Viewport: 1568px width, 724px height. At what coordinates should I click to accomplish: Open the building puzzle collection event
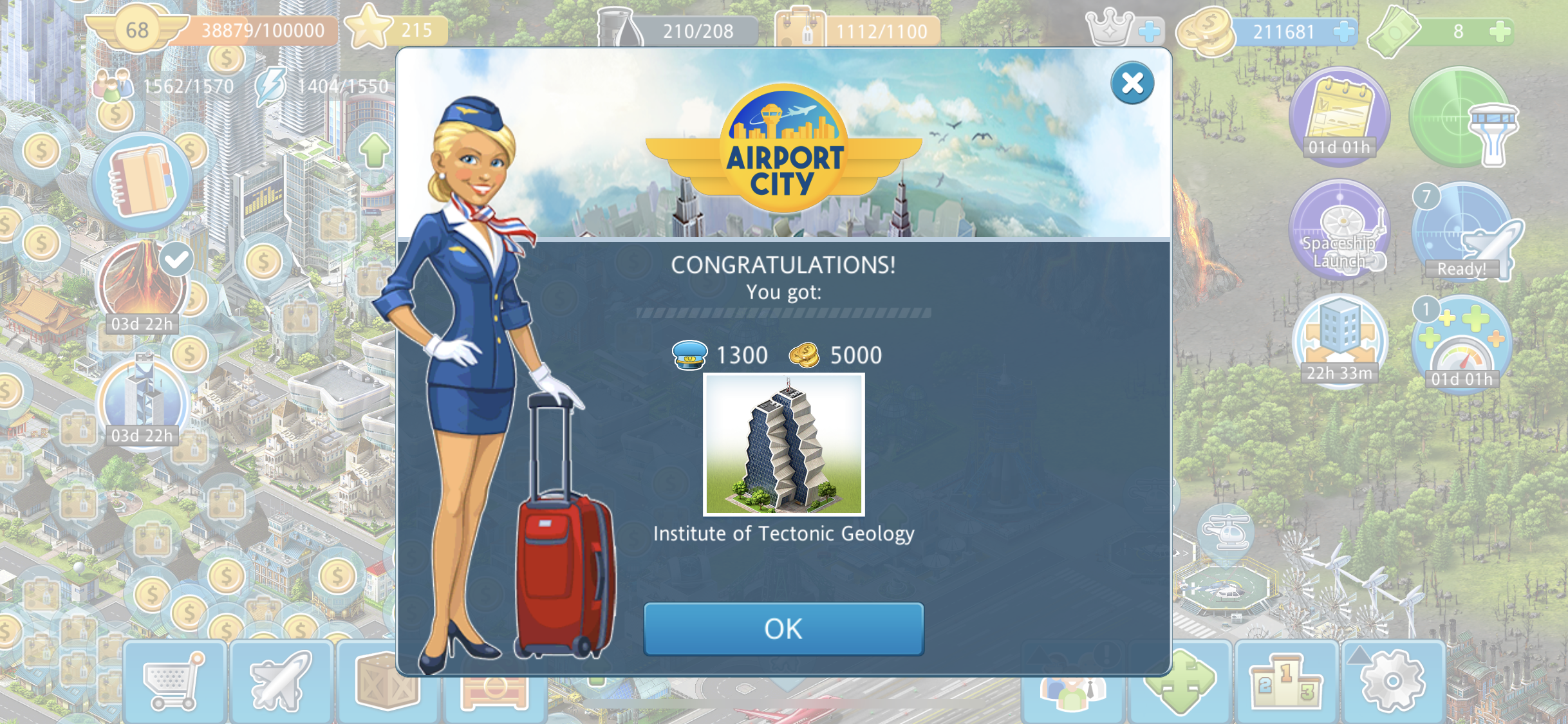point(1339,339)
